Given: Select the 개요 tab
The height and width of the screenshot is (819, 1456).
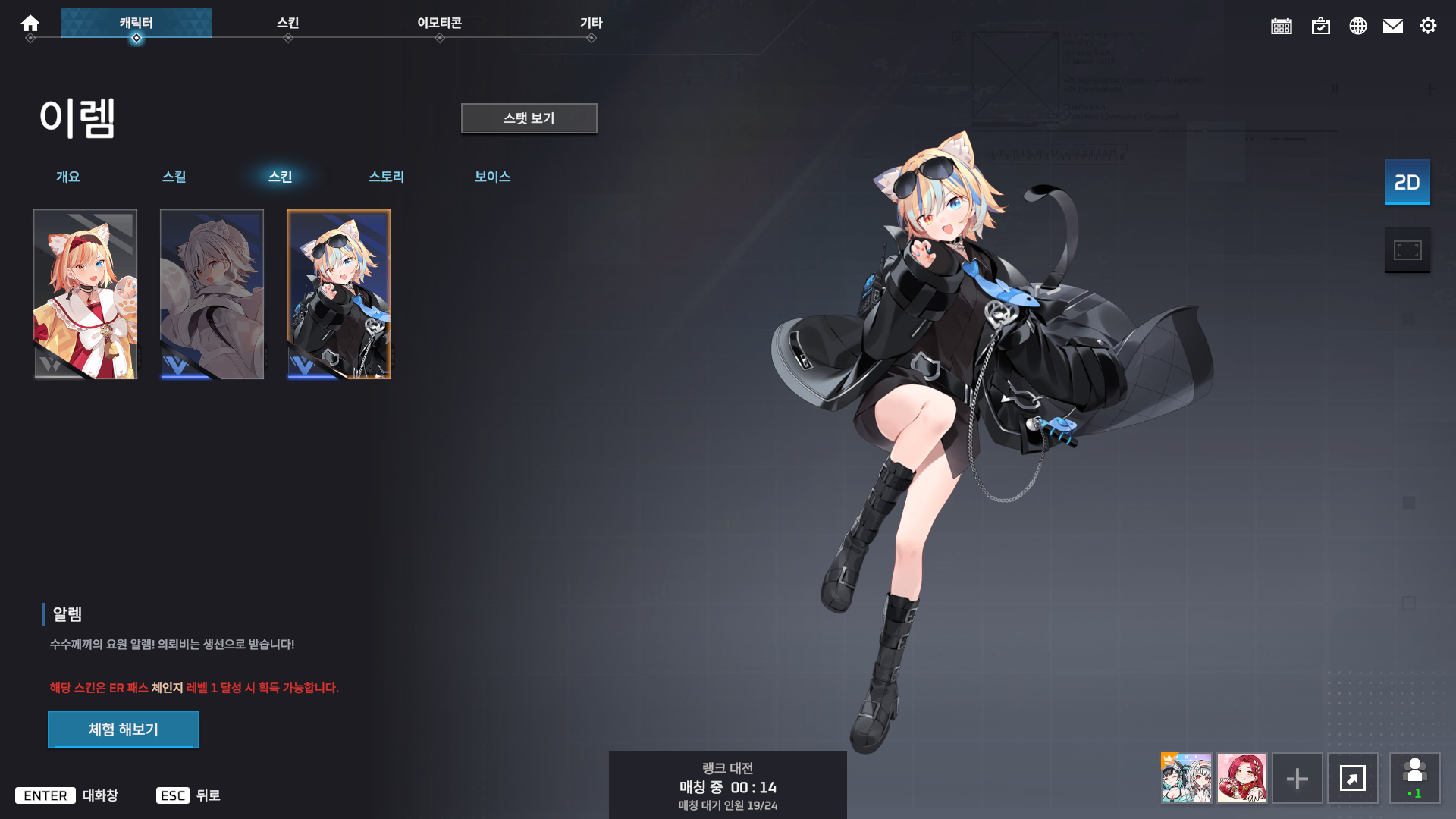Looking at the screenshot, I should tap(69, 177).
